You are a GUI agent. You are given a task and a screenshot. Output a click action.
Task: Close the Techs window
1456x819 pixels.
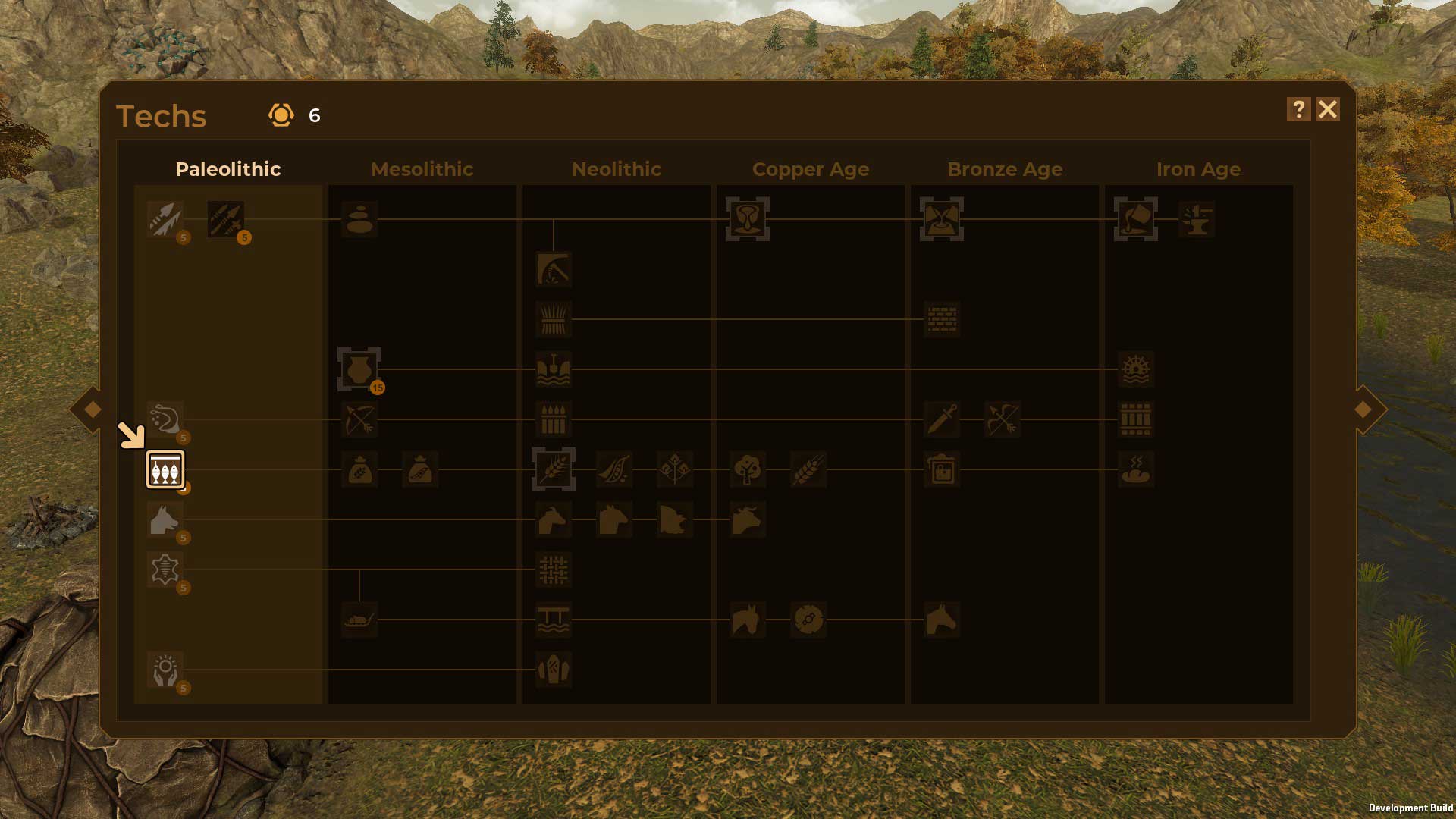pyautogui.click(x=1327, y=110)
